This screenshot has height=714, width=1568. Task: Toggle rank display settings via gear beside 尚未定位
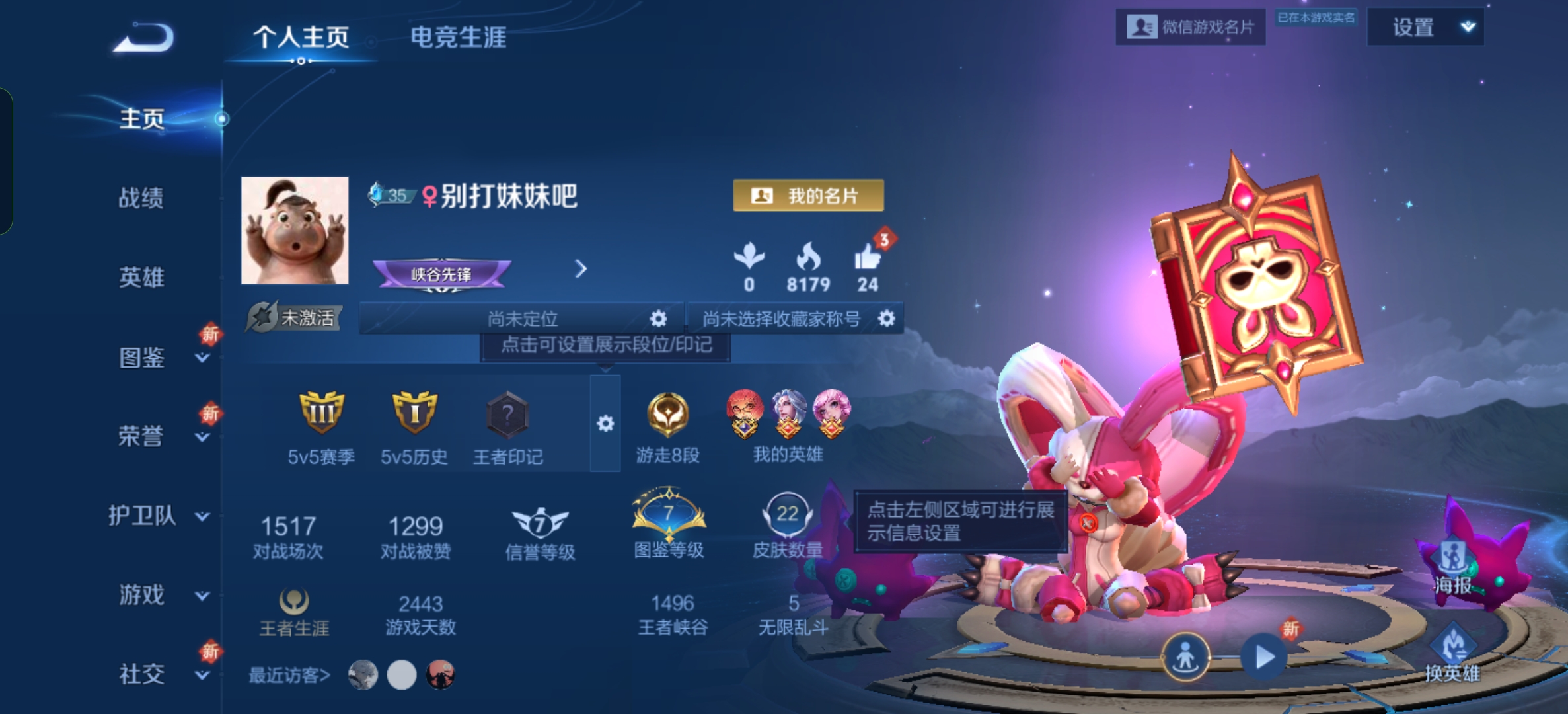tap(657, 319)
